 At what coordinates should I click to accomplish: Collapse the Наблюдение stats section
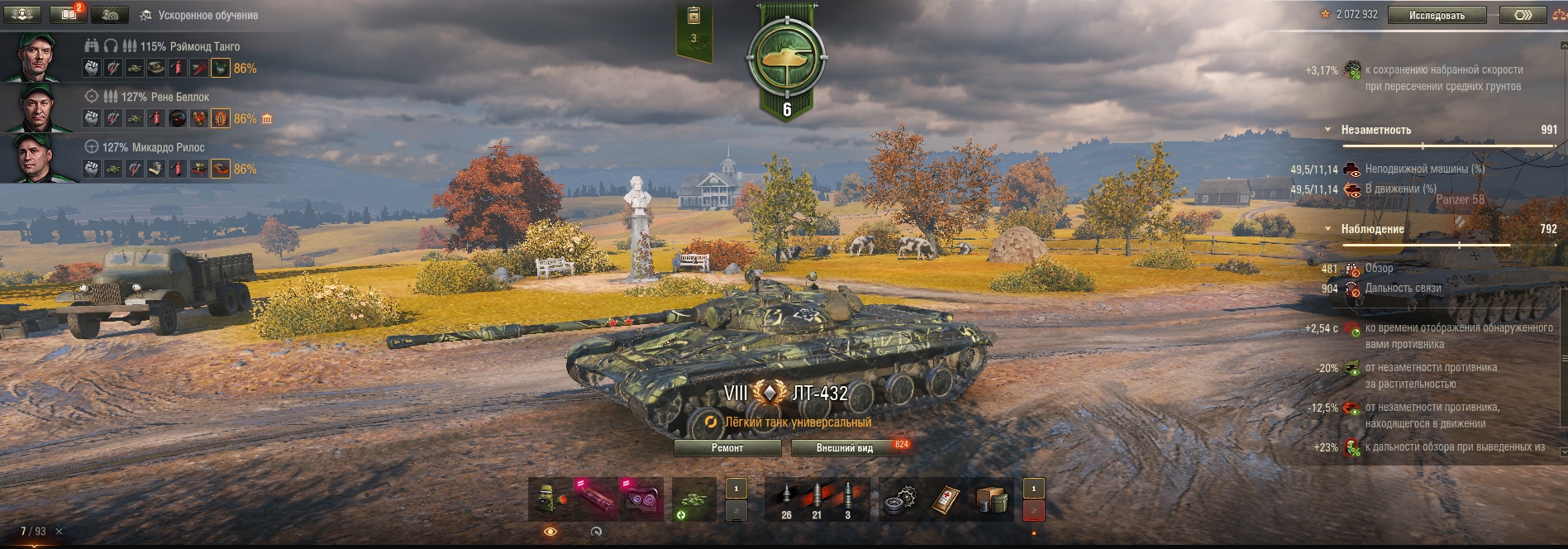coord(1328,229)
